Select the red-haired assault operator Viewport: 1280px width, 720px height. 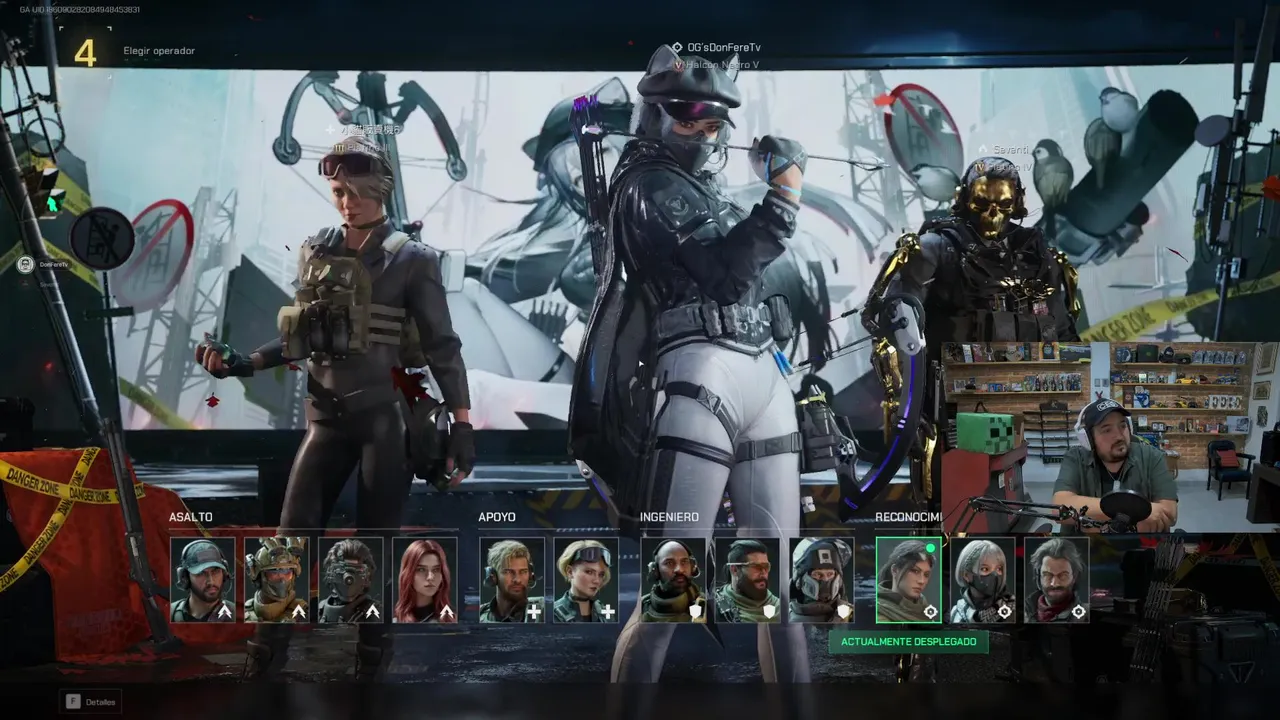click(425, 580)
